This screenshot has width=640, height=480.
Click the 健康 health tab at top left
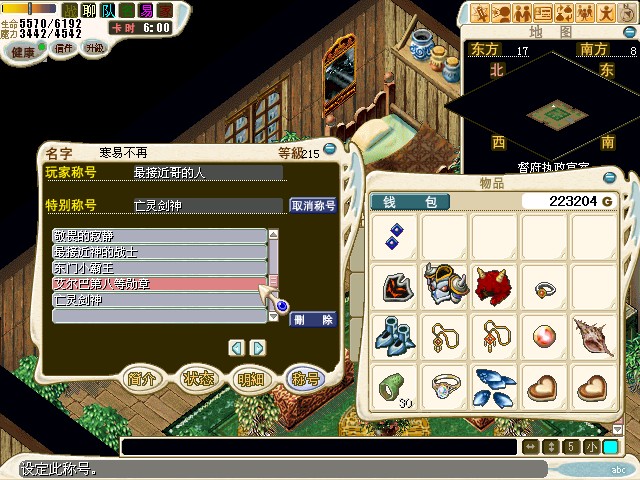(22, 50)
